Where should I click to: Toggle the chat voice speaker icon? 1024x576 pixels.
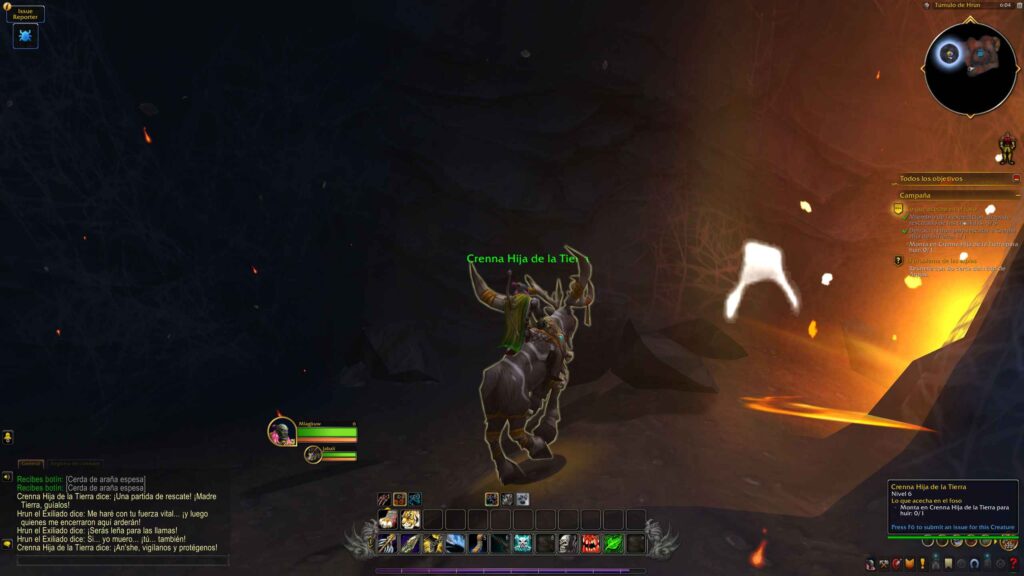(7, 476)
